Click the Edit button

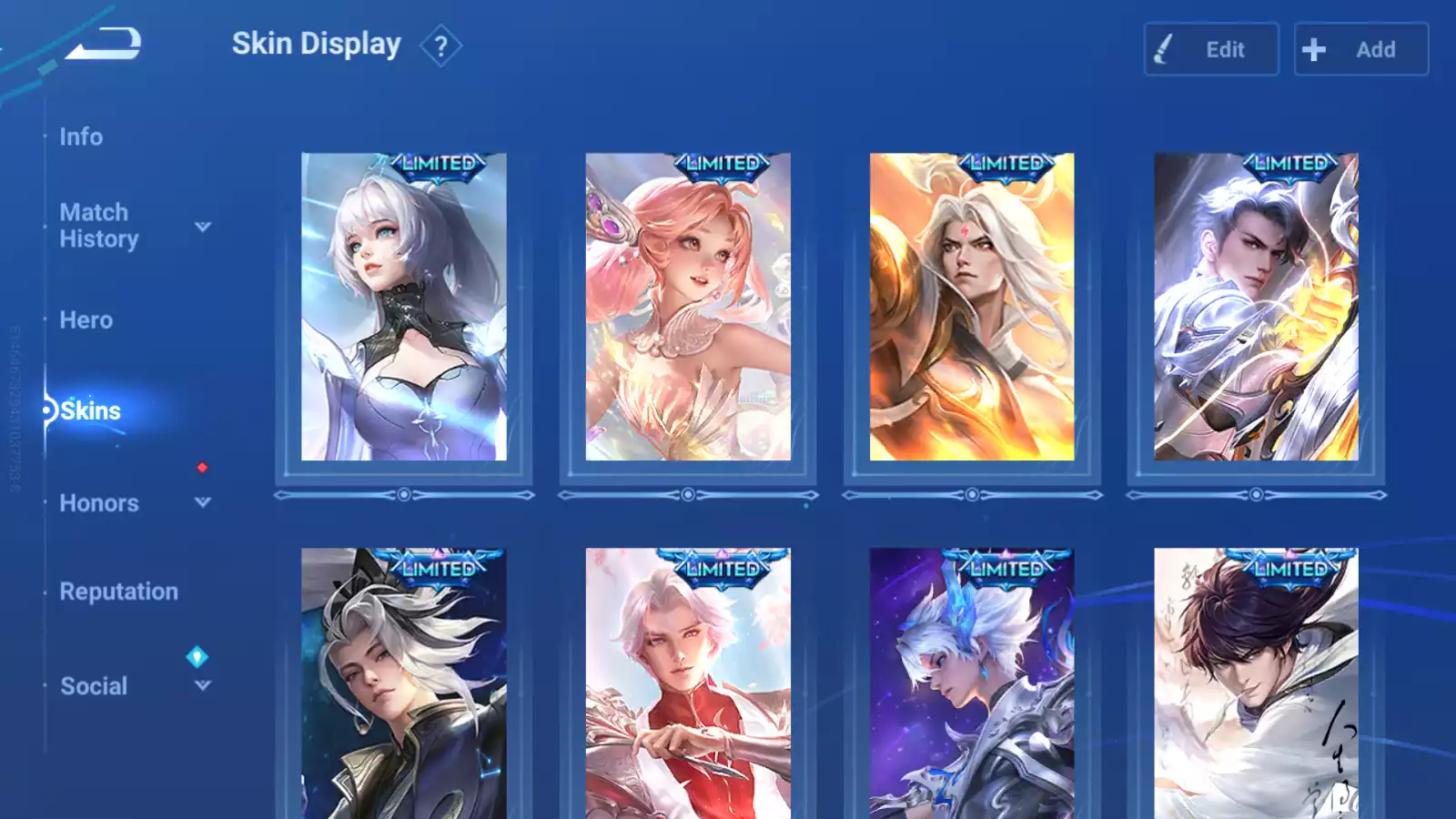[1210, 49]
